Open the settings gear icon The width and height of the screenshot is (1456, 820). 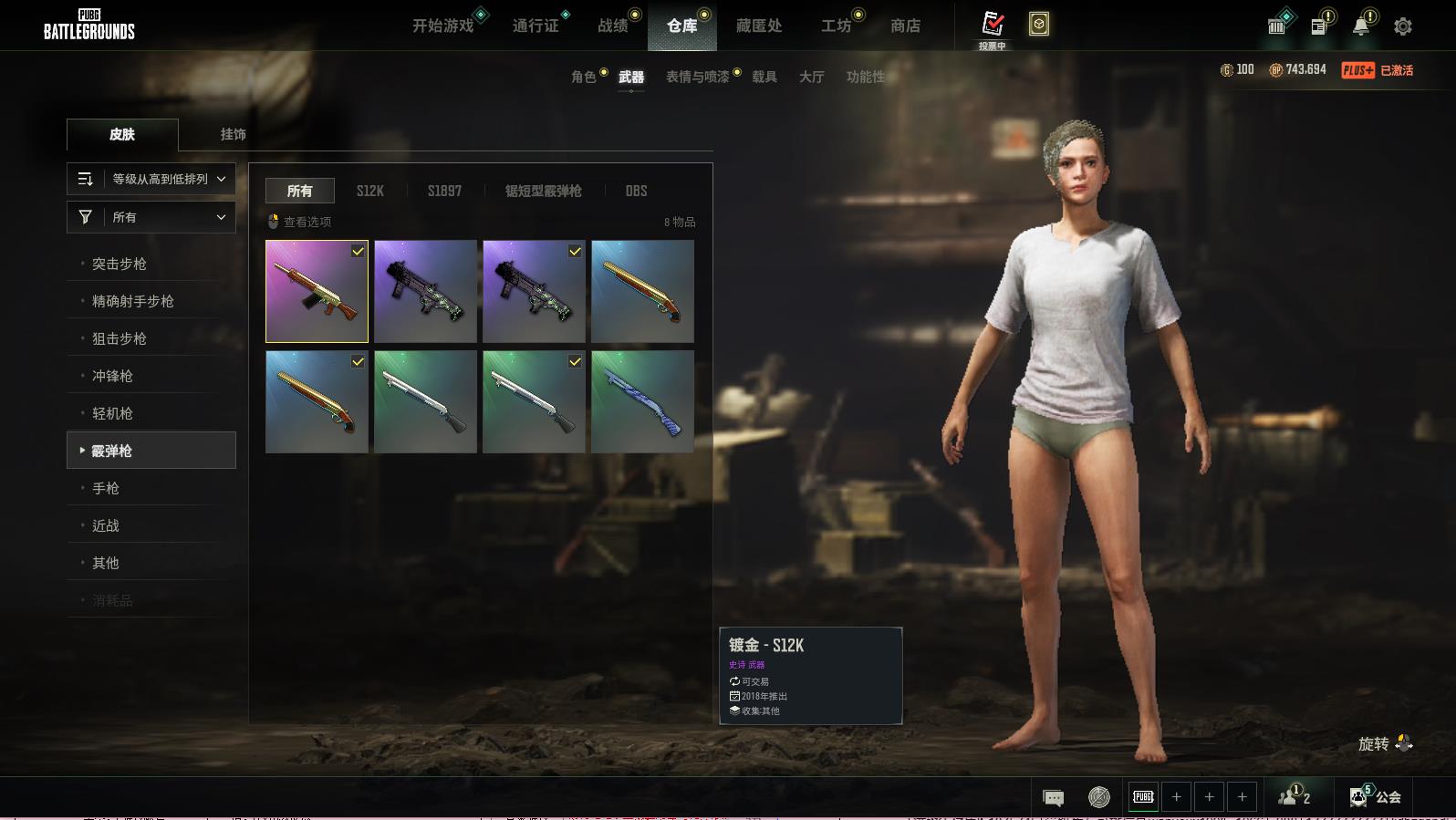(1403, 26)
